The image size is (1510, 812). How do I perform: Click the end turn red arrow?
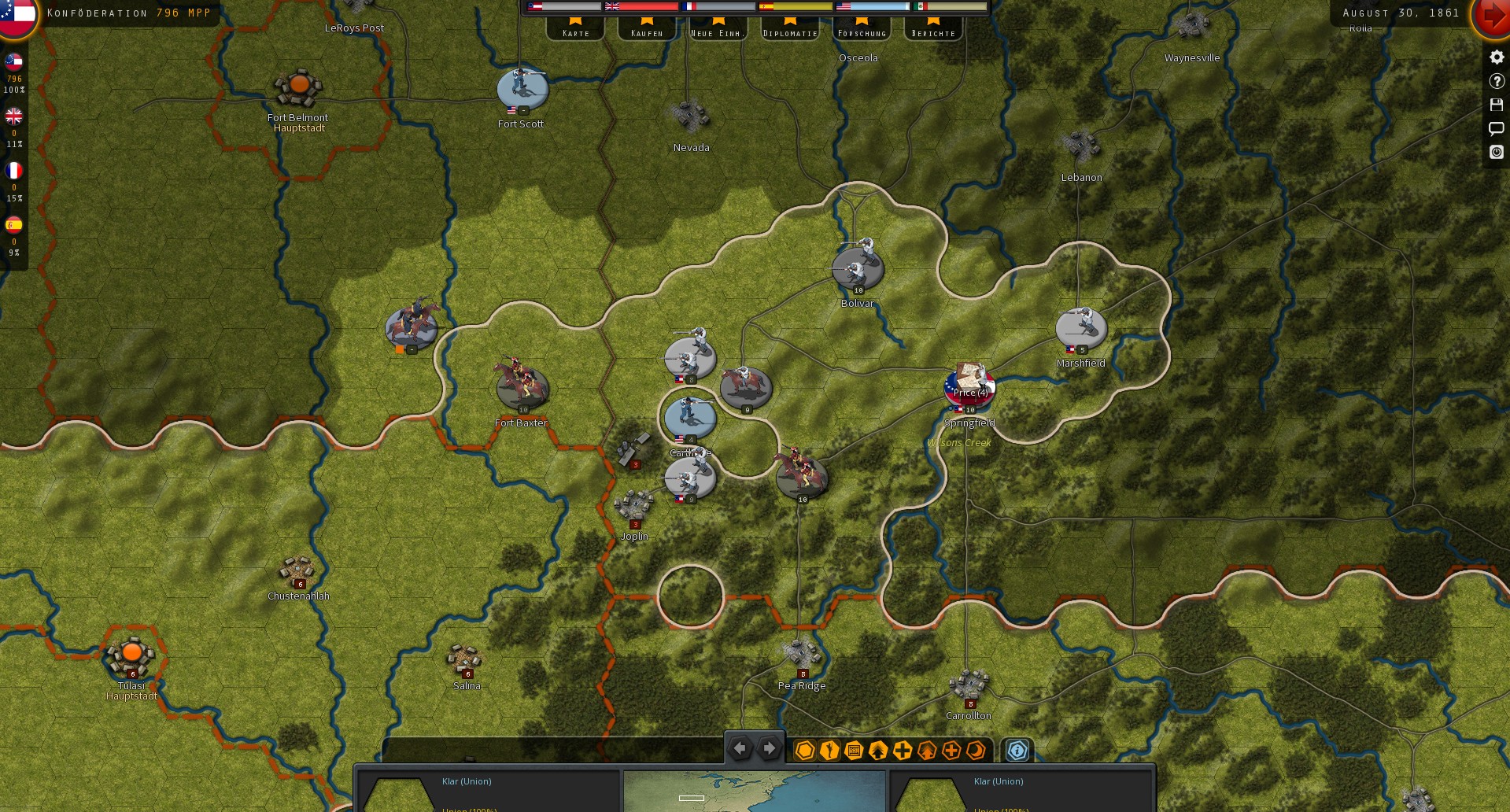[1492, 16]
